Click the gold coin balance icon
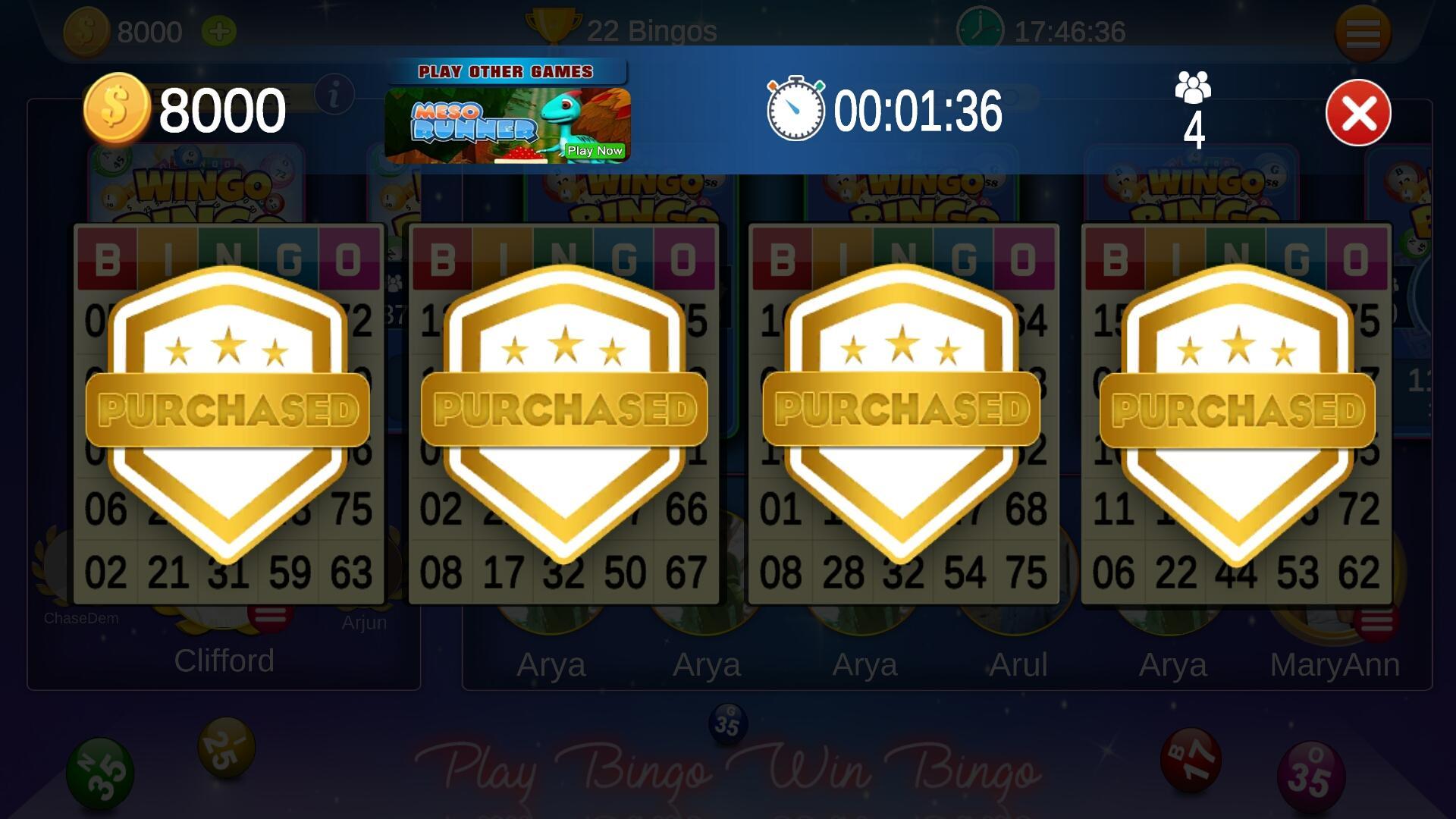The height and width of the screenshot is (819, 1456). coord(118,110)
